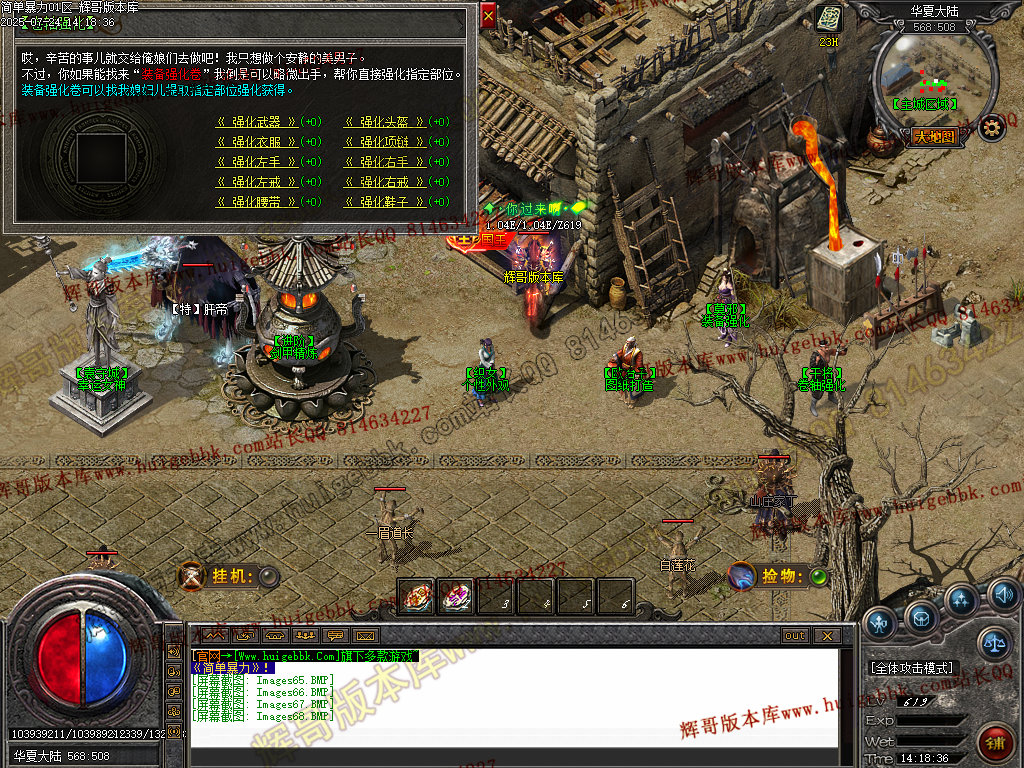The width and height of the screenshot is (1024, 768).
Task: Toggle the 挂机 auto-battle switch
Action: click(268, 576)
